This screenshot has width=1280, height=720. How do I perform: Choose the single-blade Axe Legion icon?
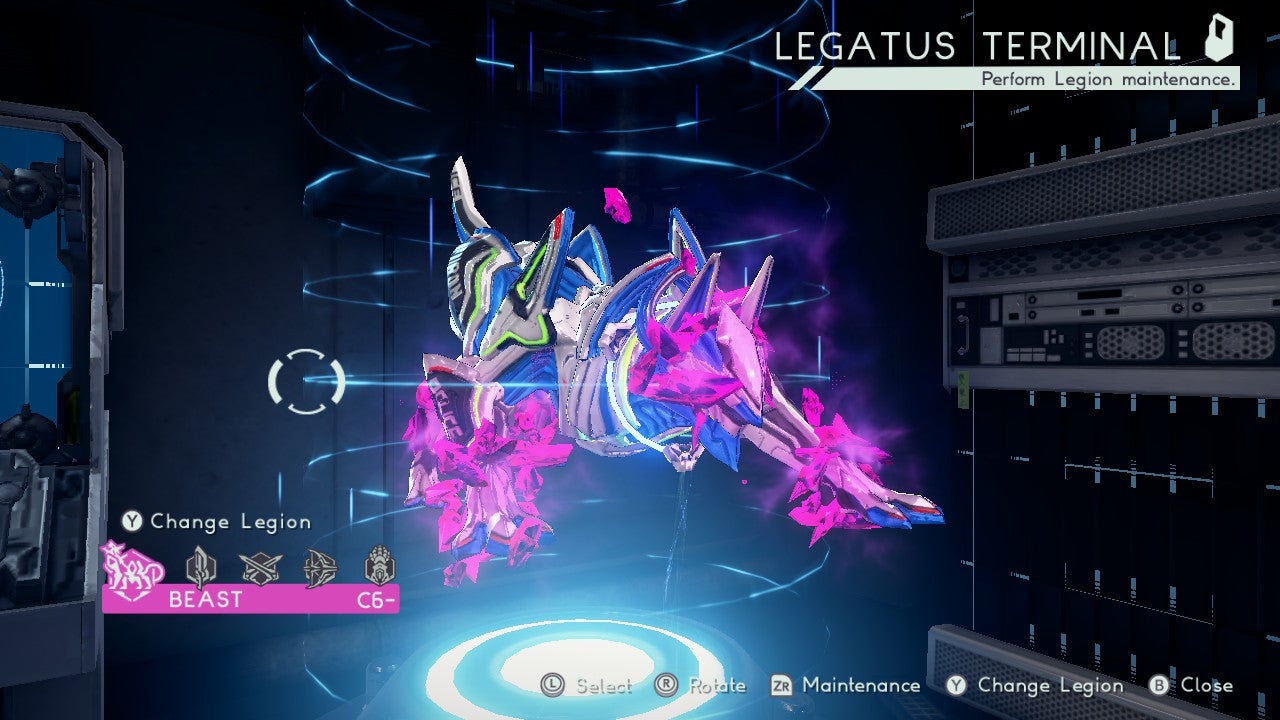tap(200, 567)
